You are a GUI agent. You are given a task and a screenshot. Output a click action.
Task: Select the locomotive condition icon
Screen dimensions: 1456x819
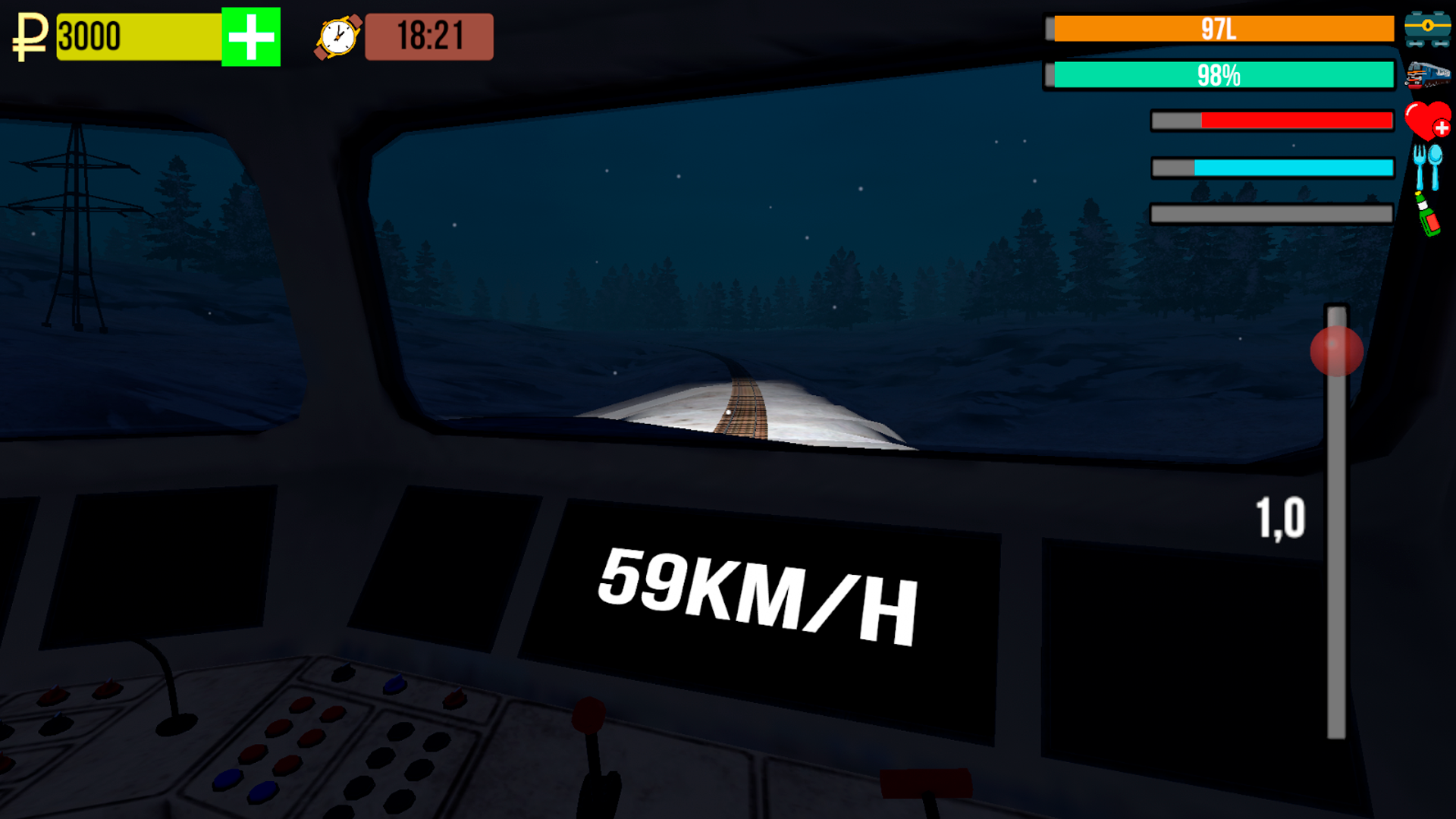1429,74
